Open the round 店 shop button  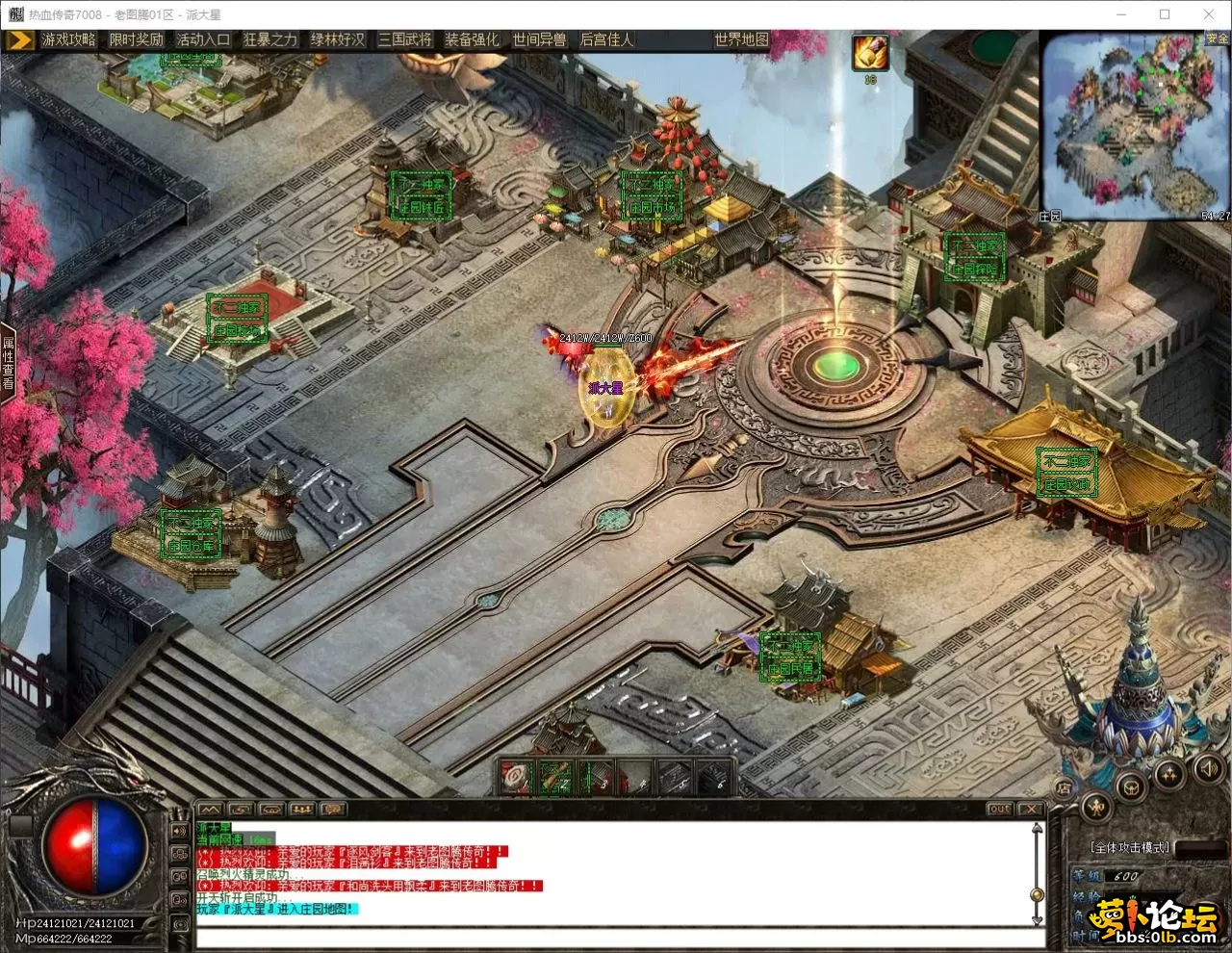[x=1065, y=788]
